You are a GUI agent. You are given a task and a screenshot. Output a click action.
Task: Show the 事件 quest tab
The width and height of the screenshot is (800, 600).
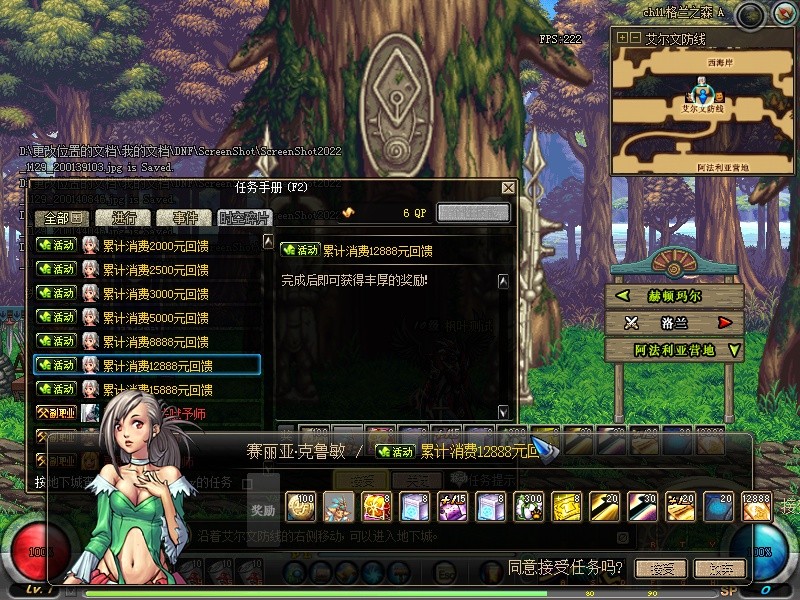pos(185,218)
